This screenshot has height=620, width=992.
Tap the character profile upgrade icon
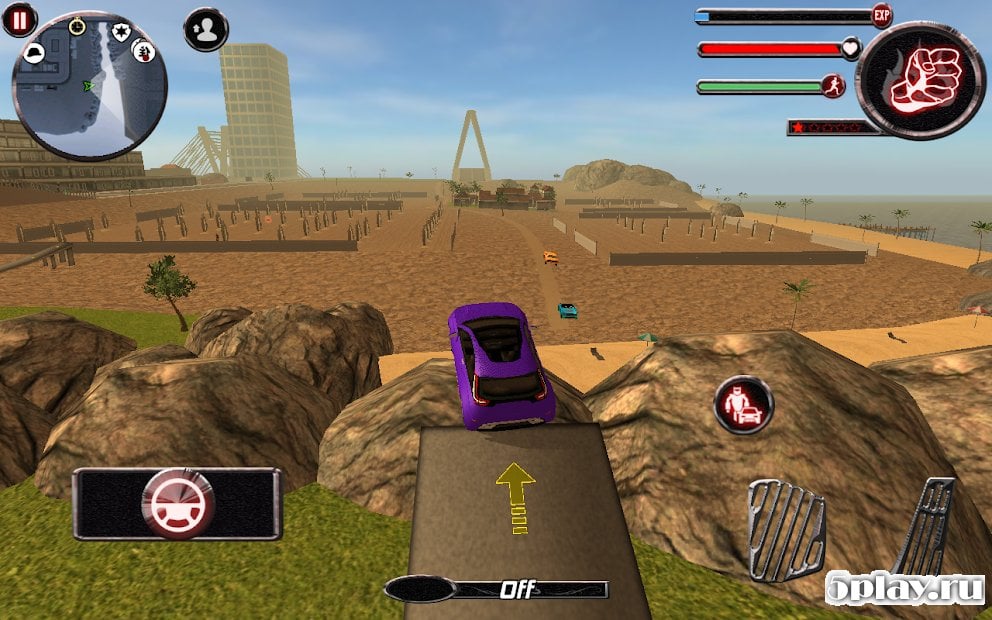tap(206, 29)
